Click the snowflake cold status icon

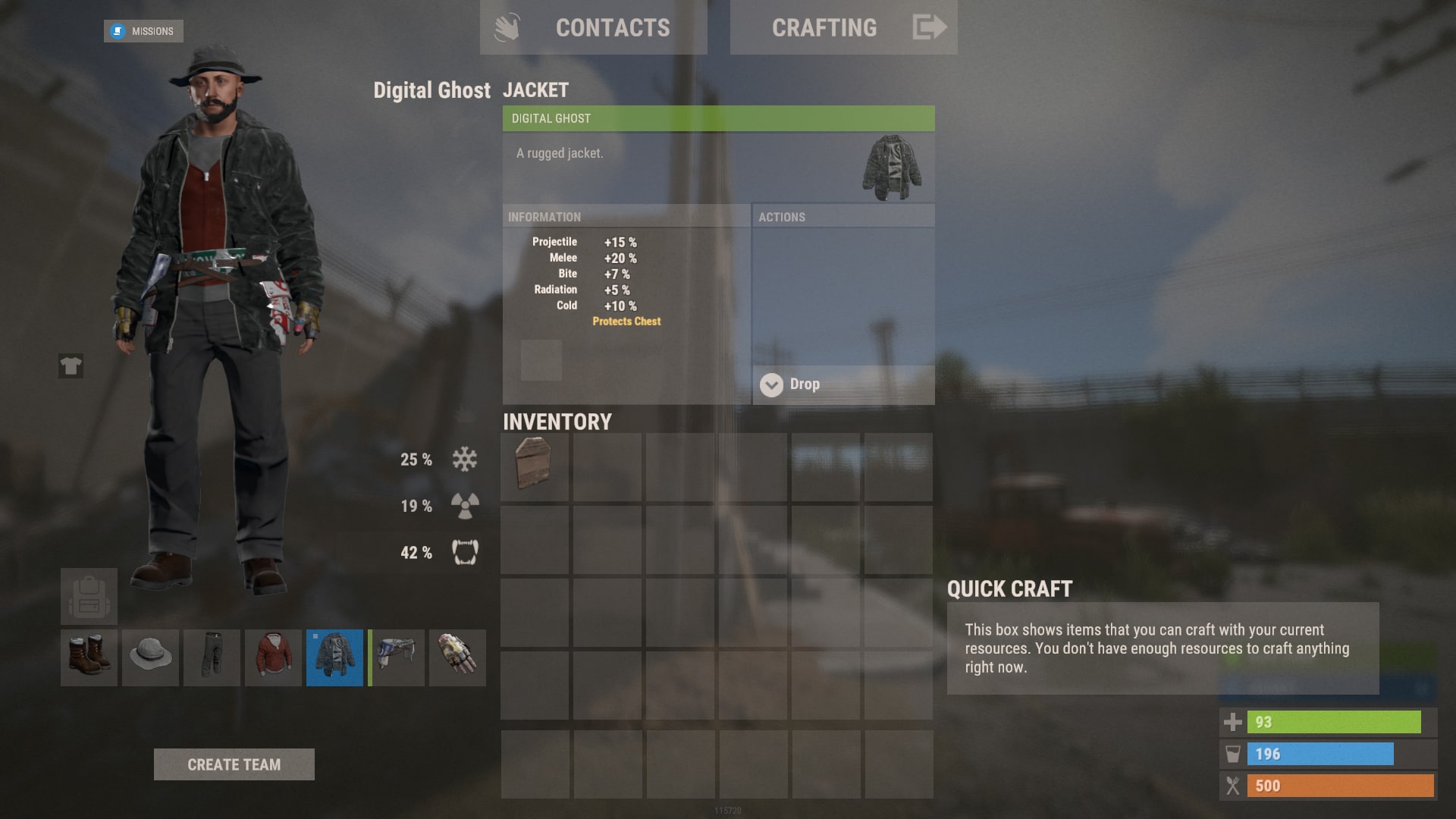point(463,458)
